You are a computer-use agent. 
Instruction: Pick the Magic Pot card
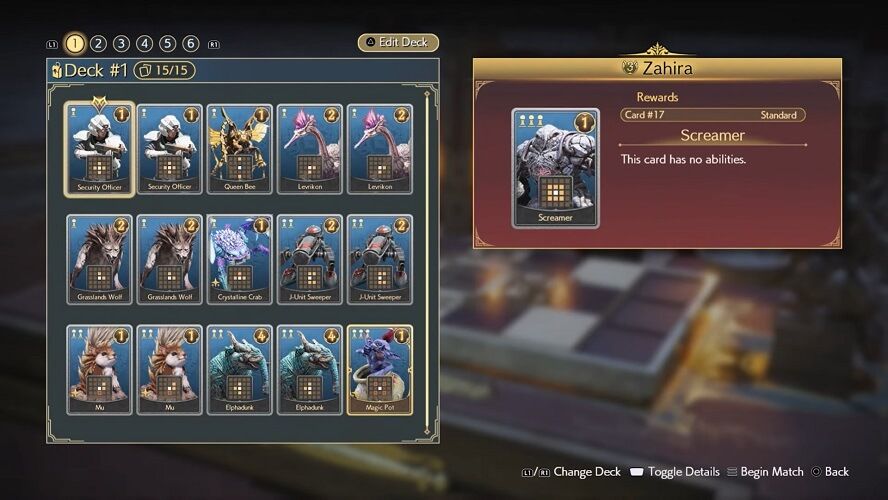(x=379, y=370)
